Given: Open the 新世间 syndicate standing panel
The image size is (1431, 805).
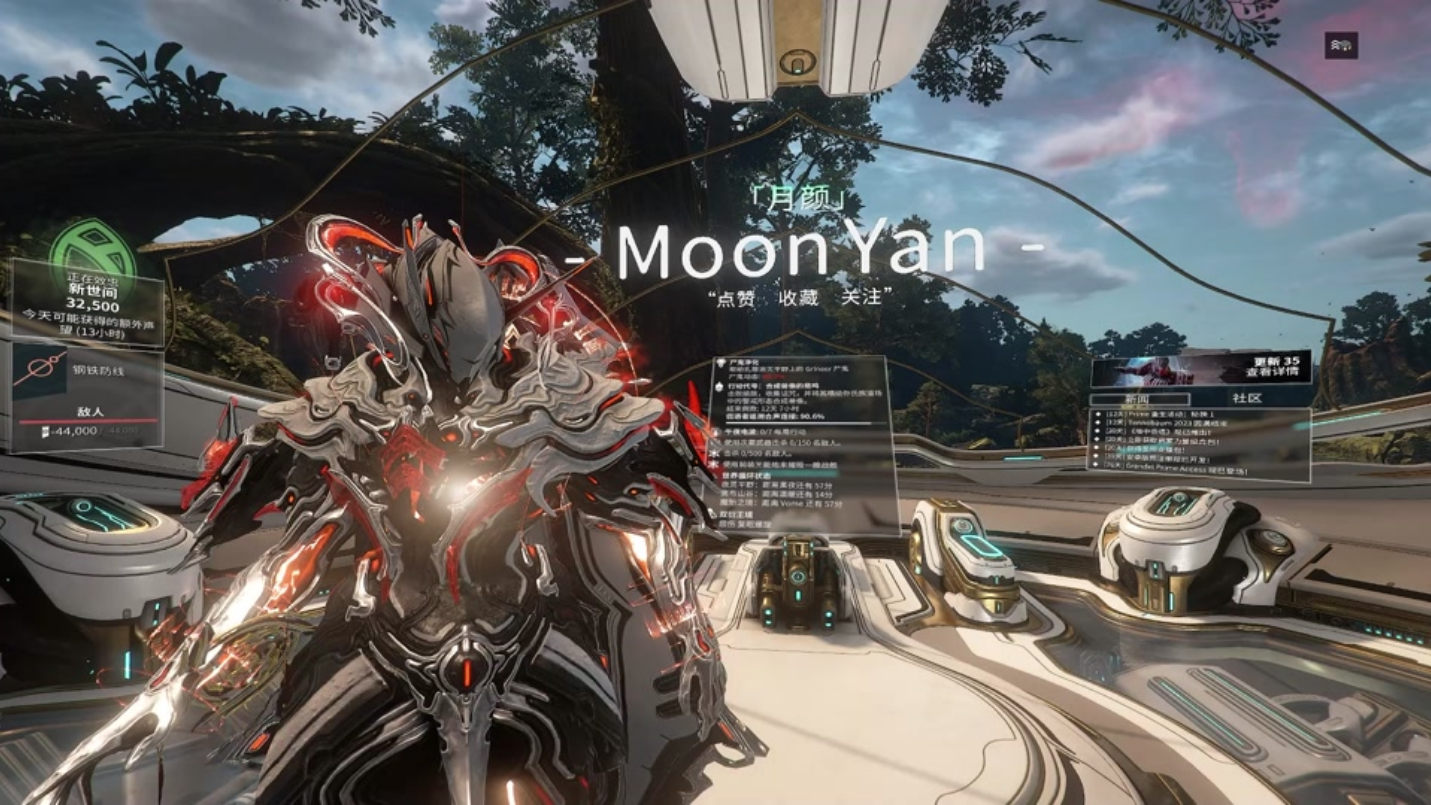Looking at the screenshot, I should 88,300.
